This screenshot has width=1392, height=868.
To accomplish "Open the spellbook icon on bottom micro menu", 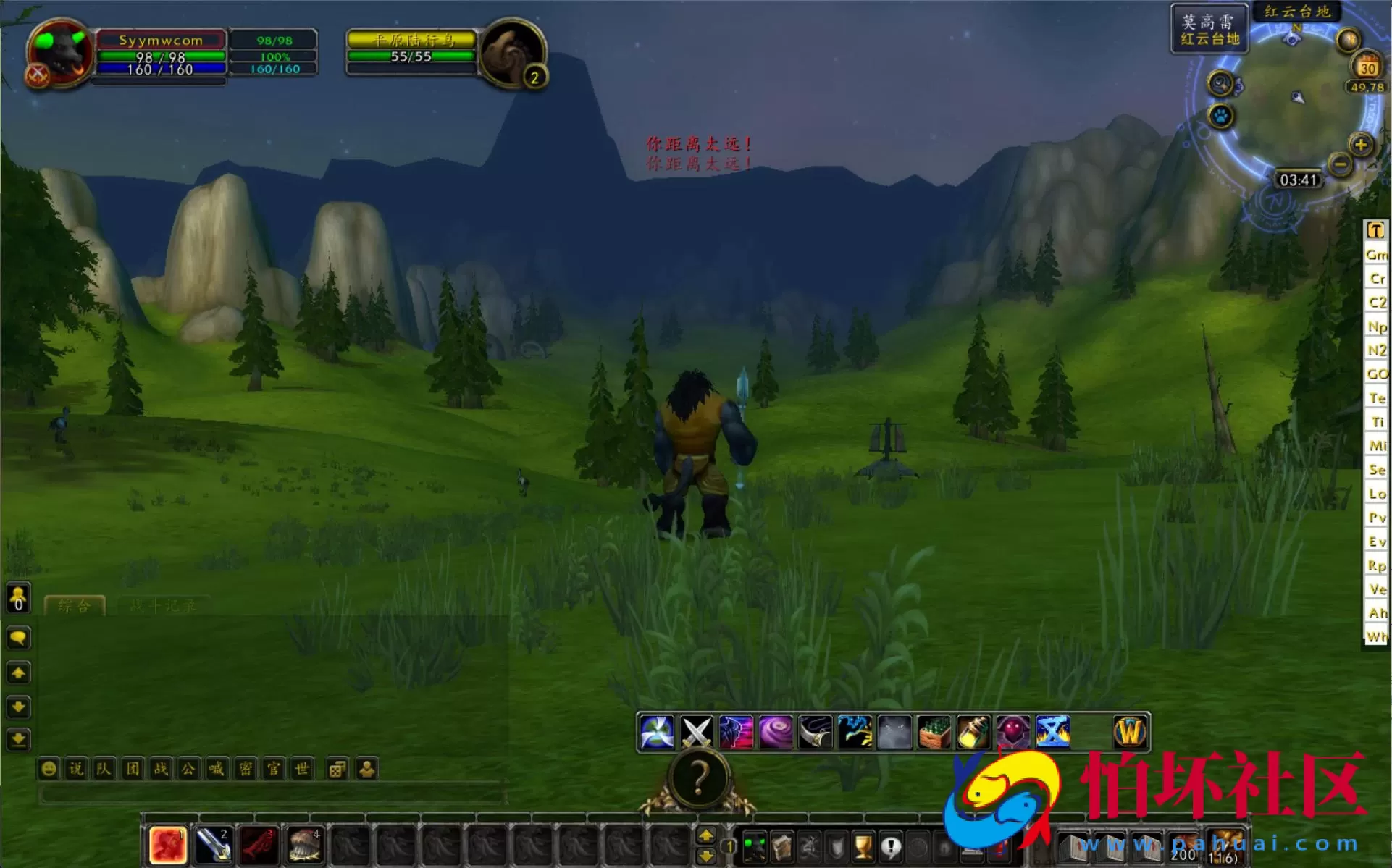I will click(781, 847).
